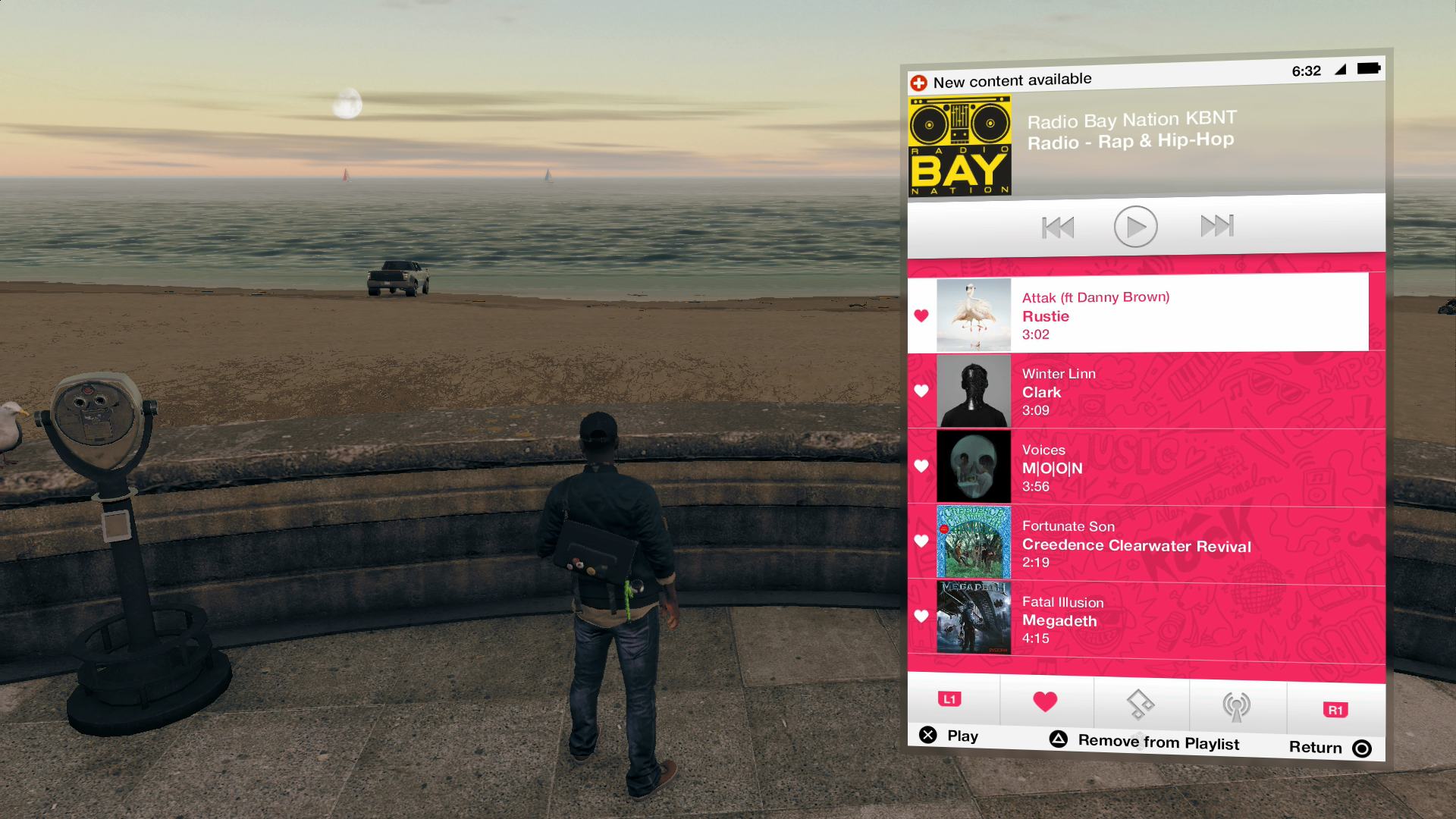The width and height of the screenshot is (1456, 819).
Task: Select the Voices by M|O|O|N entry
Action: (x=1137, y=466)
